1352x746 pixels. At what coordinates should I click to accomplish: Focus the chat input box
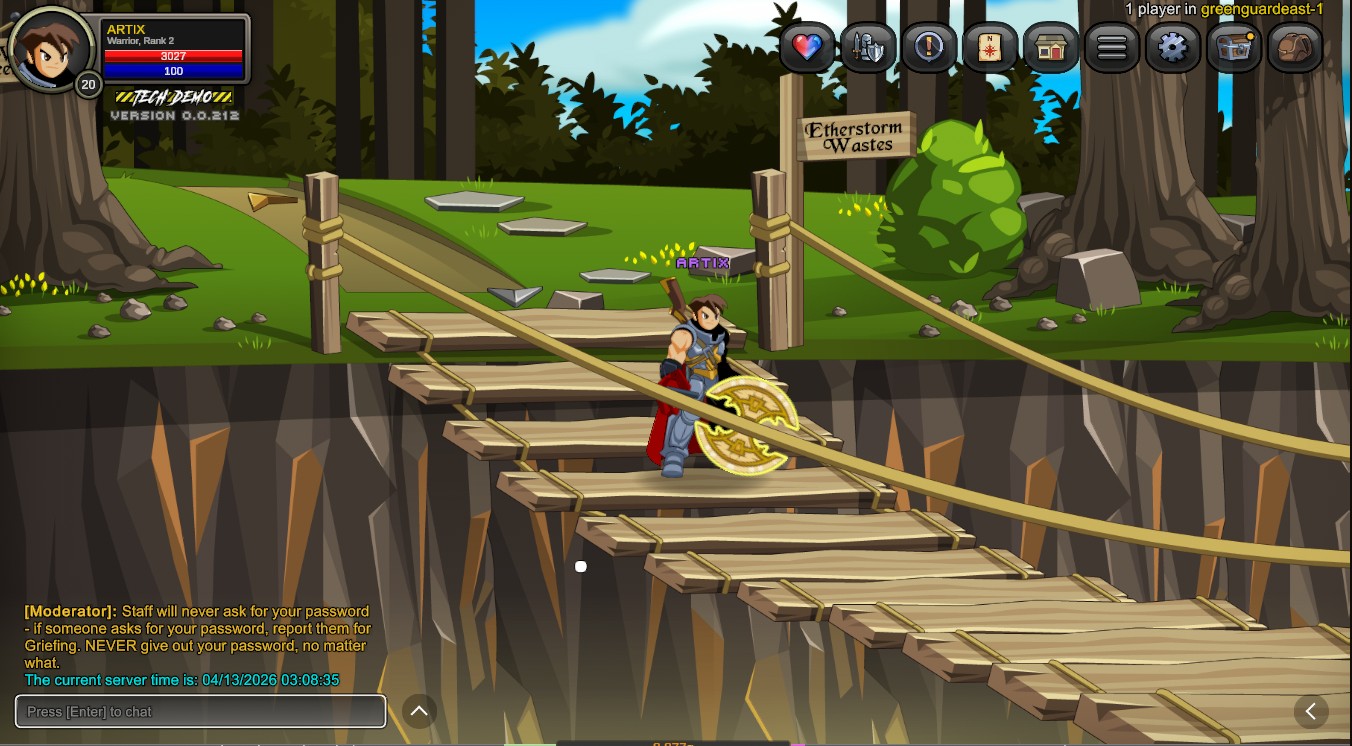[x=200, y=711]
